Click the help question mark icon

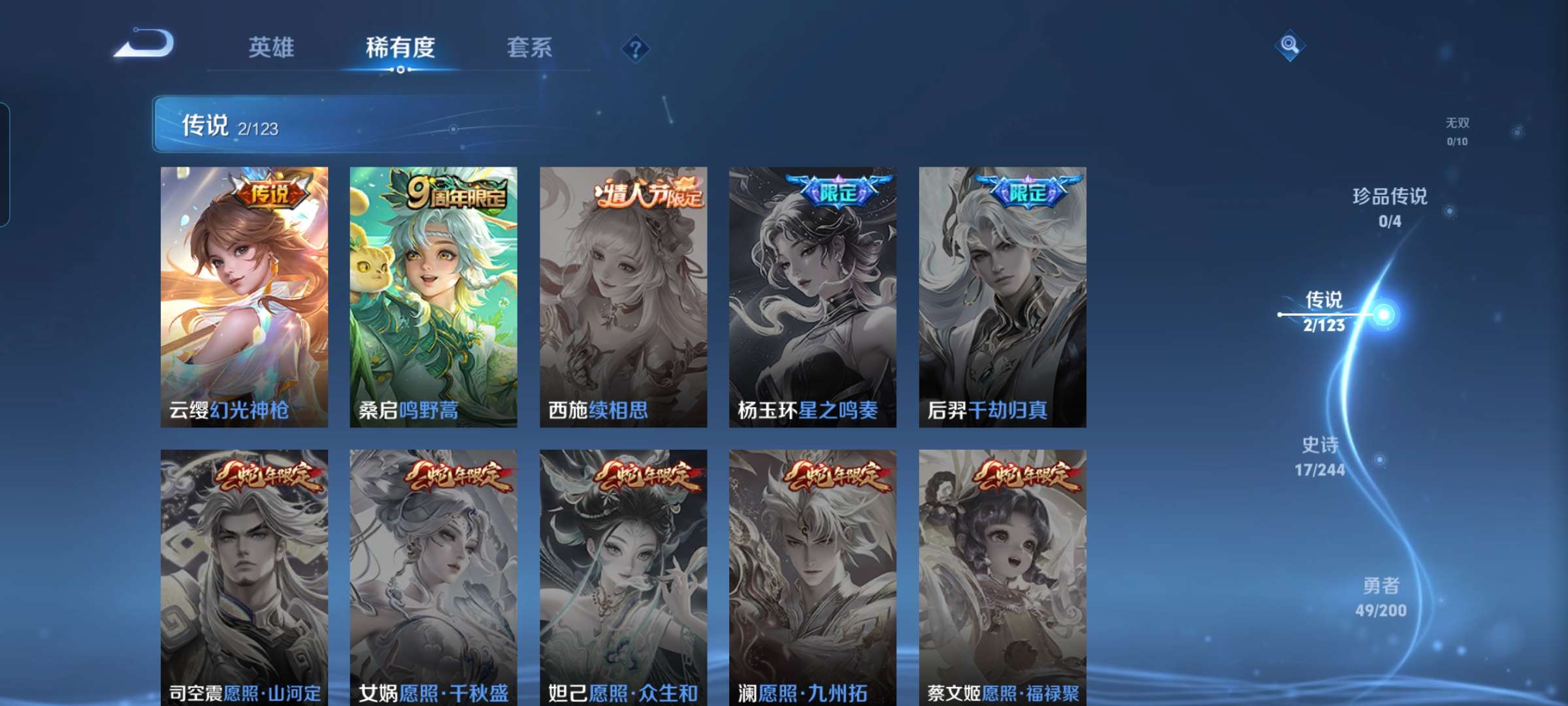click(x=635, y=49)
